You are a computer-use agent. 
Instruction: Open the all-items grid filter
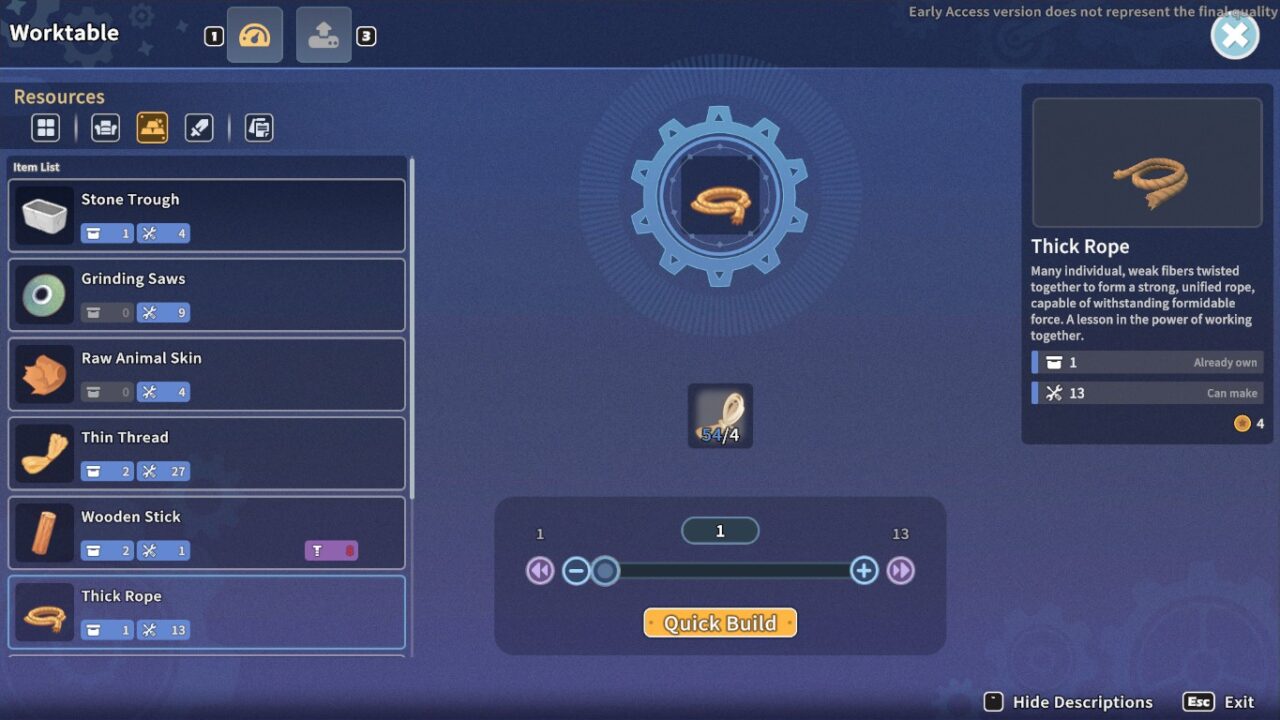(x=45, y=127)
